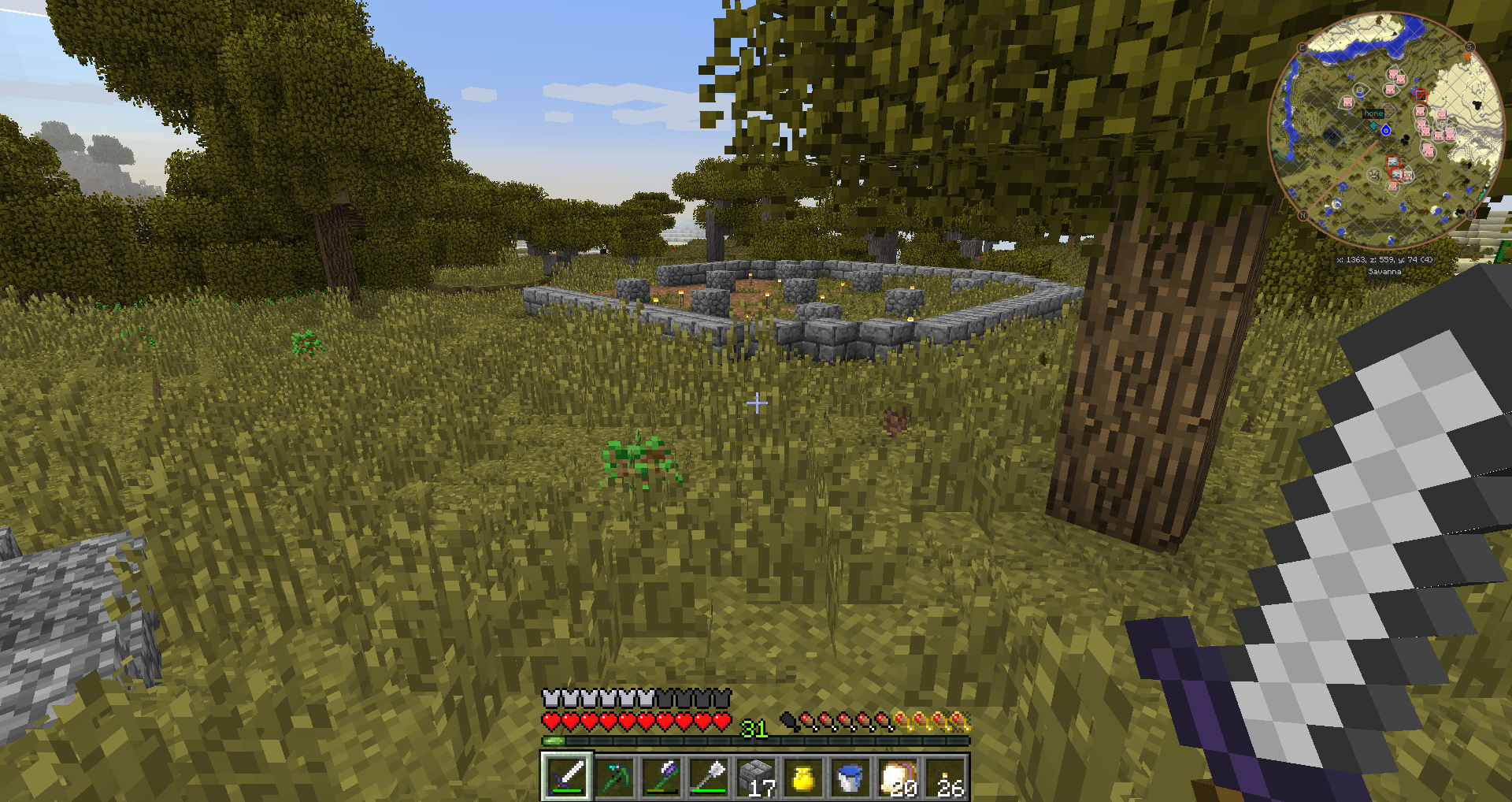Screen dimensions: 1512x802
Task: Select the sword in the hotbar
Action: [566, 777]
